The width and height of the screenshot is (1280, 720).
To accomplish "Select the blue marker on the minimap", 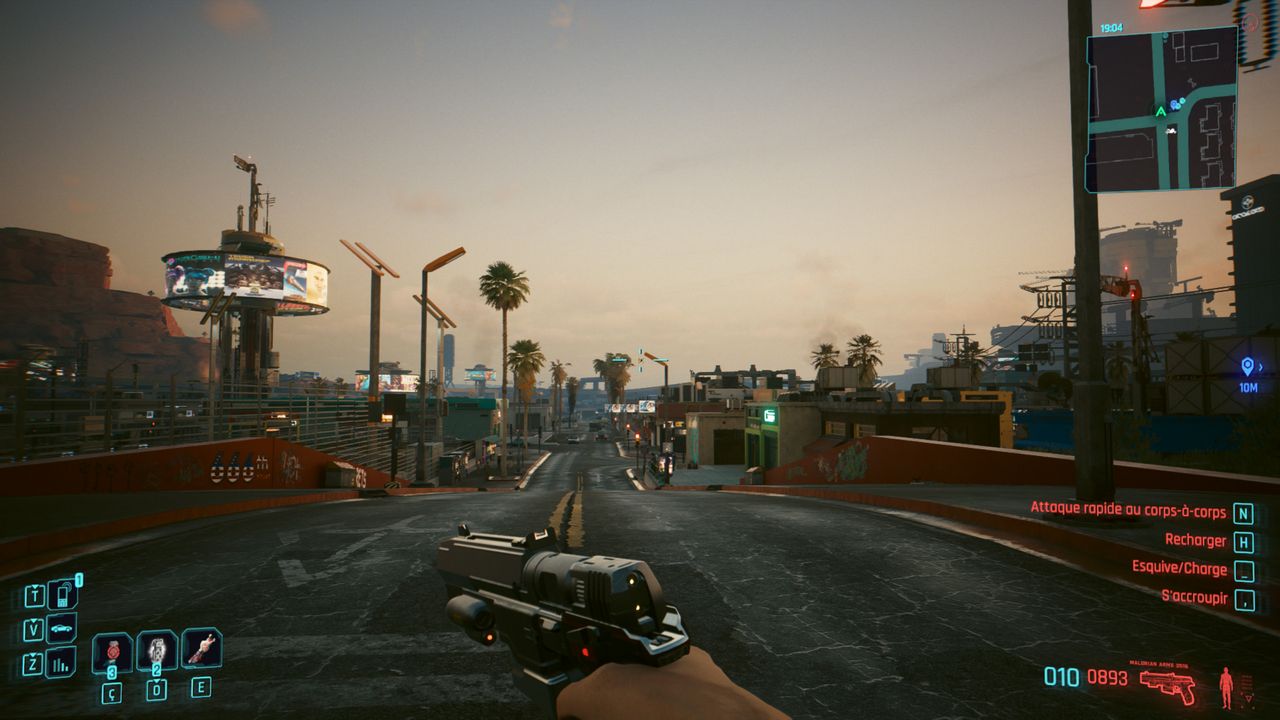I will (1176, 103).
